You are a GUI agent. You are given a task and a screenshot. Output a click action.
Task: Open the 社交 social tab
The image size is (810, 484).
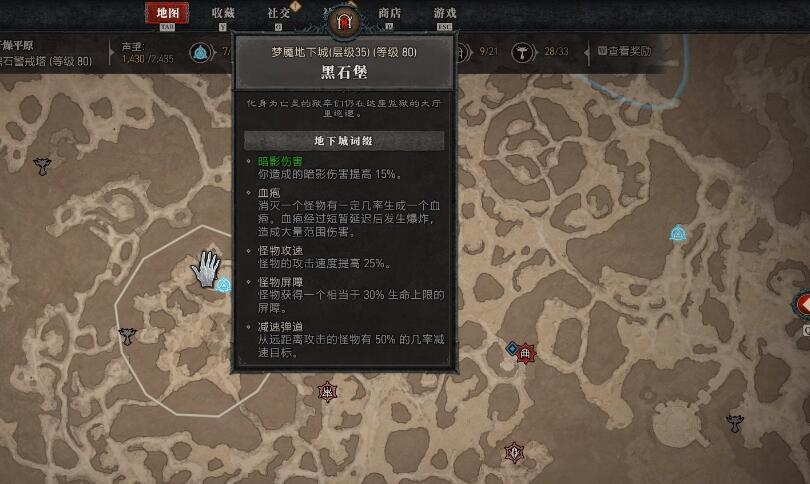pyautogui.click(x=279, y=13)
